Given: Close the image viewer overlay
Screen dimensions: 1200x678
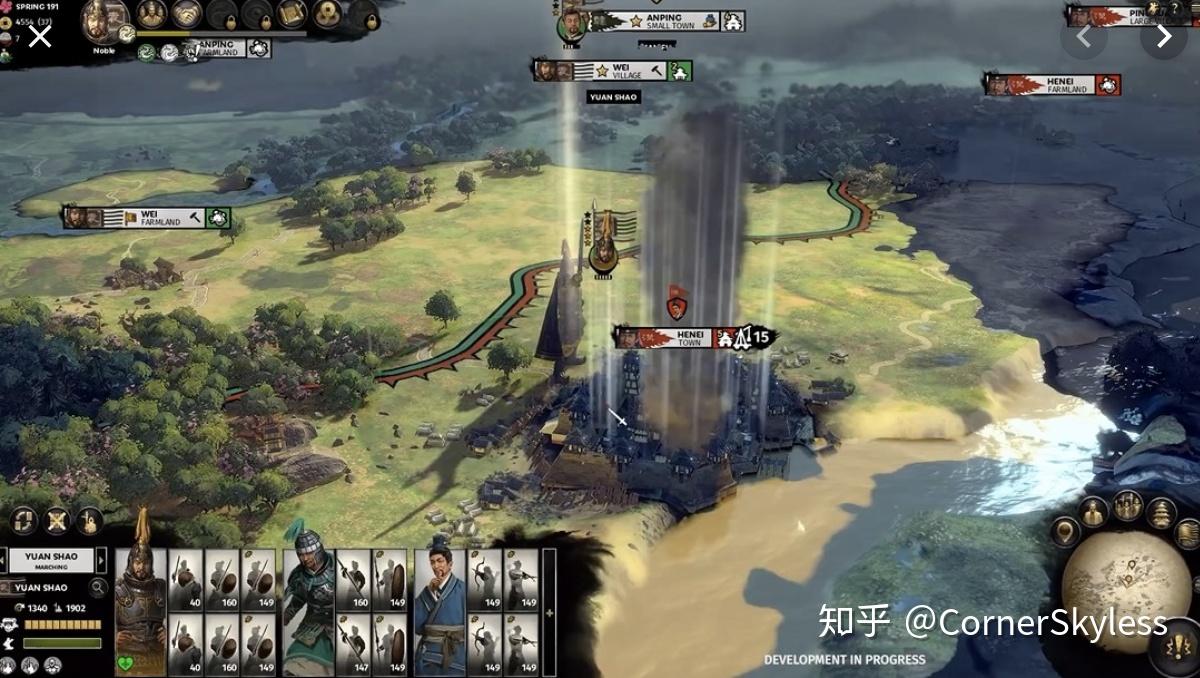Looking at the screenshot, I should tap(39, 37).
